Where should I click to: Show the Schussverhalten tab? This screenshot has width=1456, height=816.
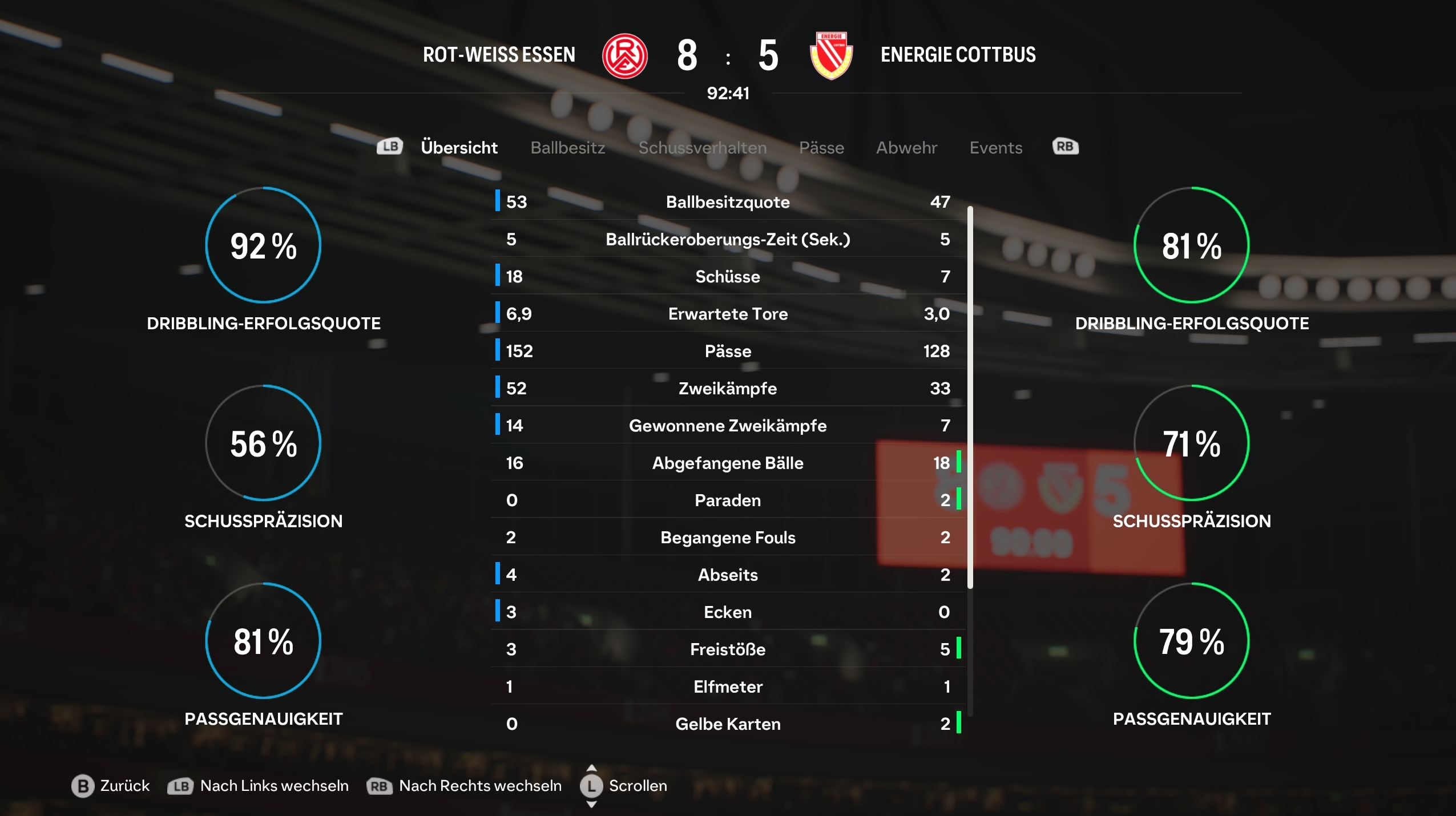702,148
